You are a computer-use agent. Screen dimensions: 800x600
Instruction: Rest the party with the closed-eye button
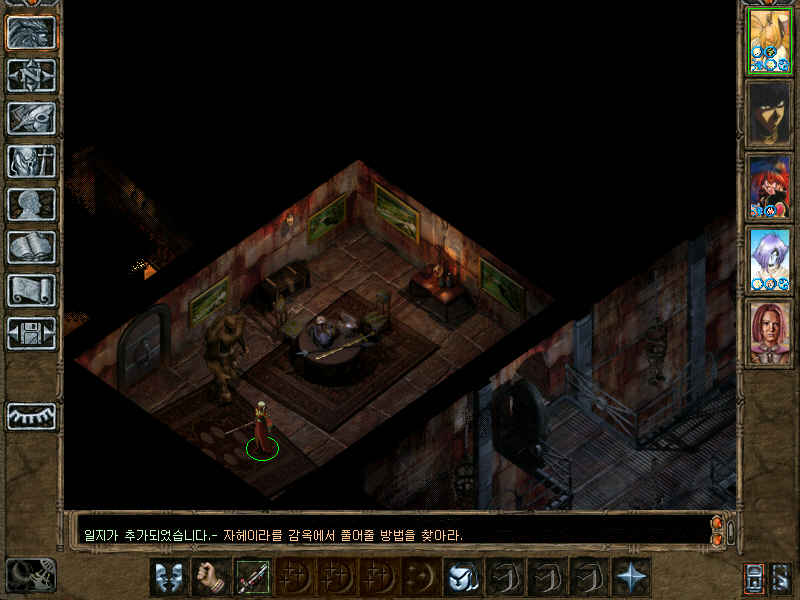tap(31, 416)
